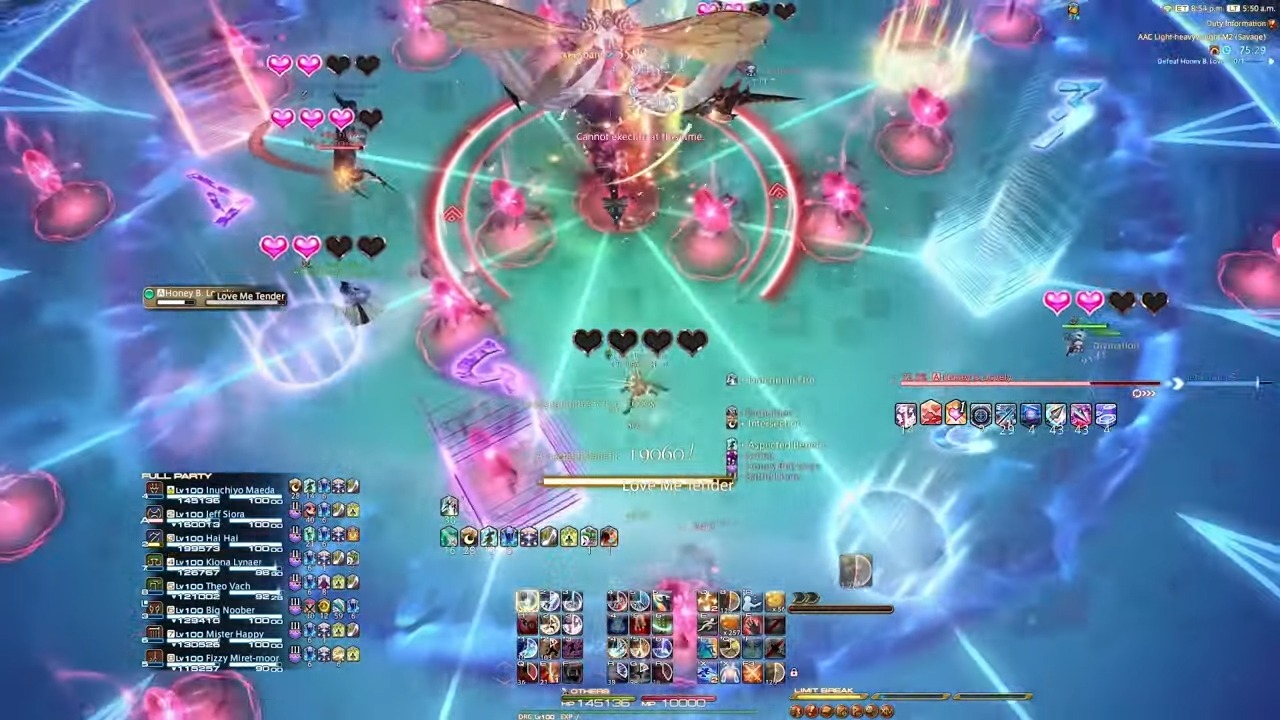Click the potion item icon showing x257
Image resolution: width=1280 pixels, height=720 pixels.
point(730,625)
